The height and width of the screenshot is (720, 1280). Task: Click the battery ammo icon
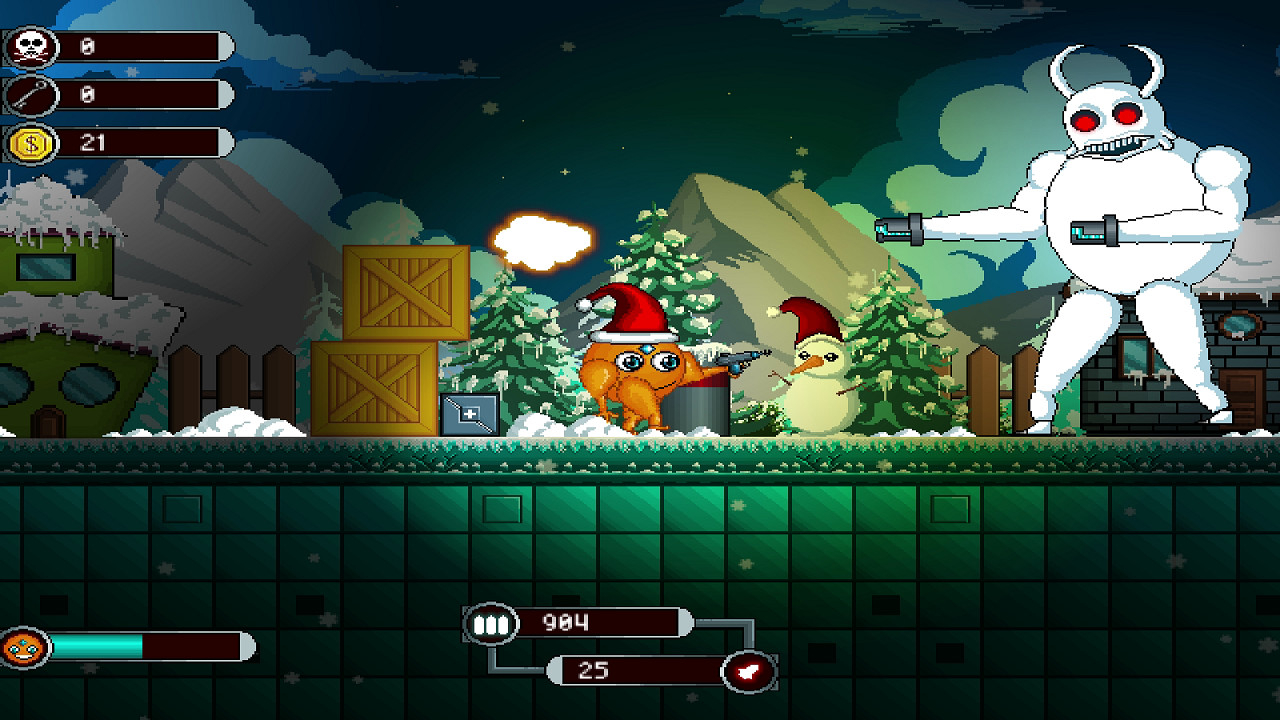tap(490, 622)
